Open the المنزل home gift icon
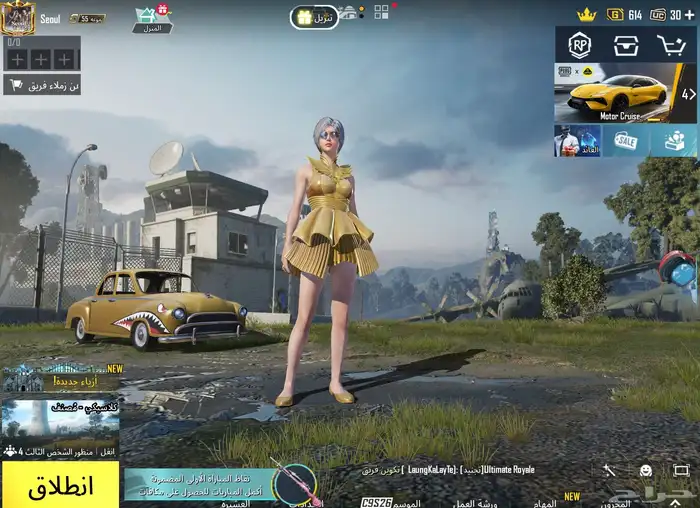The image size is (700, 508). [x=151, y=18]
